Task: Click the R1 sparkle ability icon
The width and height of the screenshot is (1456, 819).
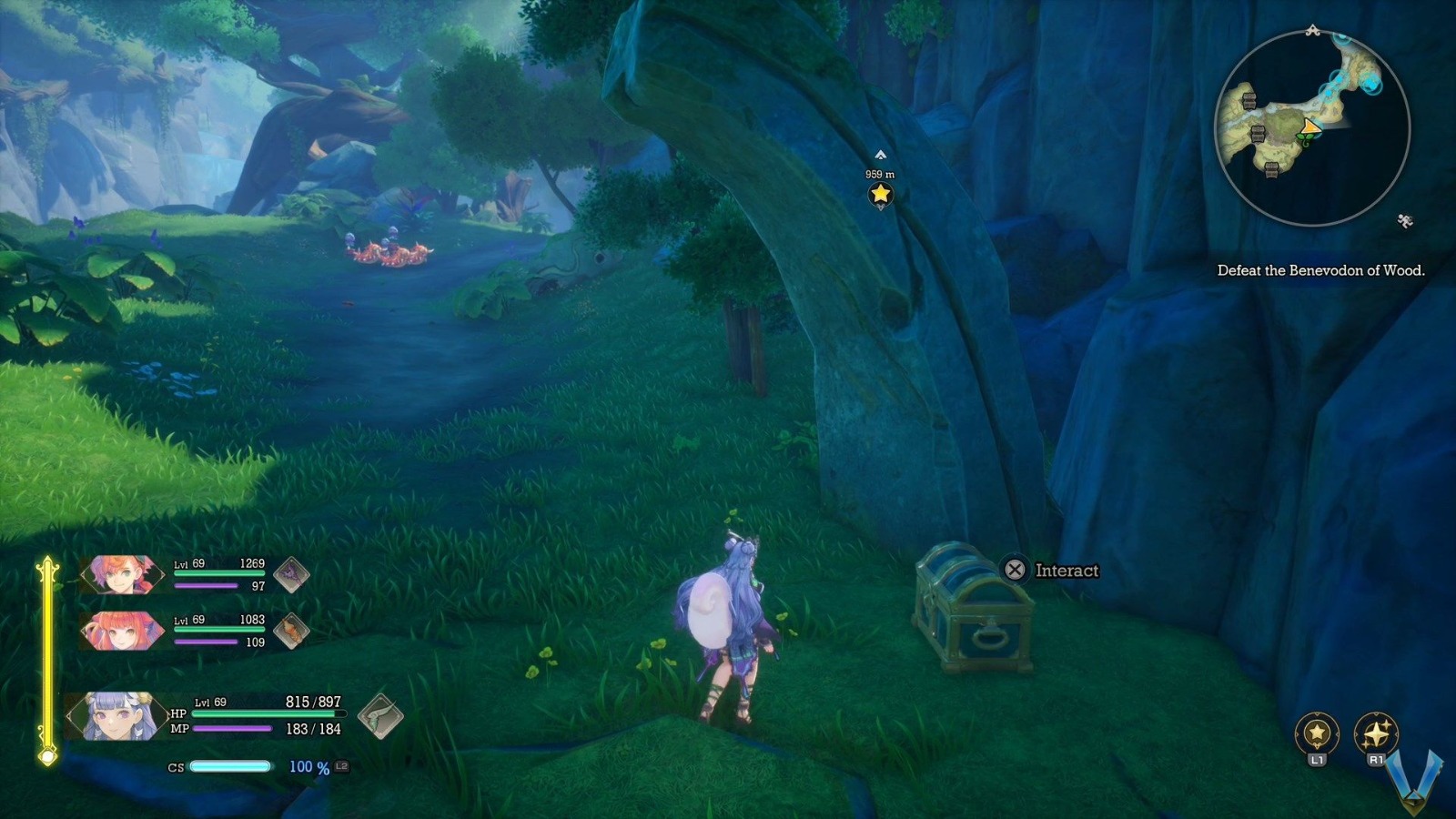Action: (1377, 728)
